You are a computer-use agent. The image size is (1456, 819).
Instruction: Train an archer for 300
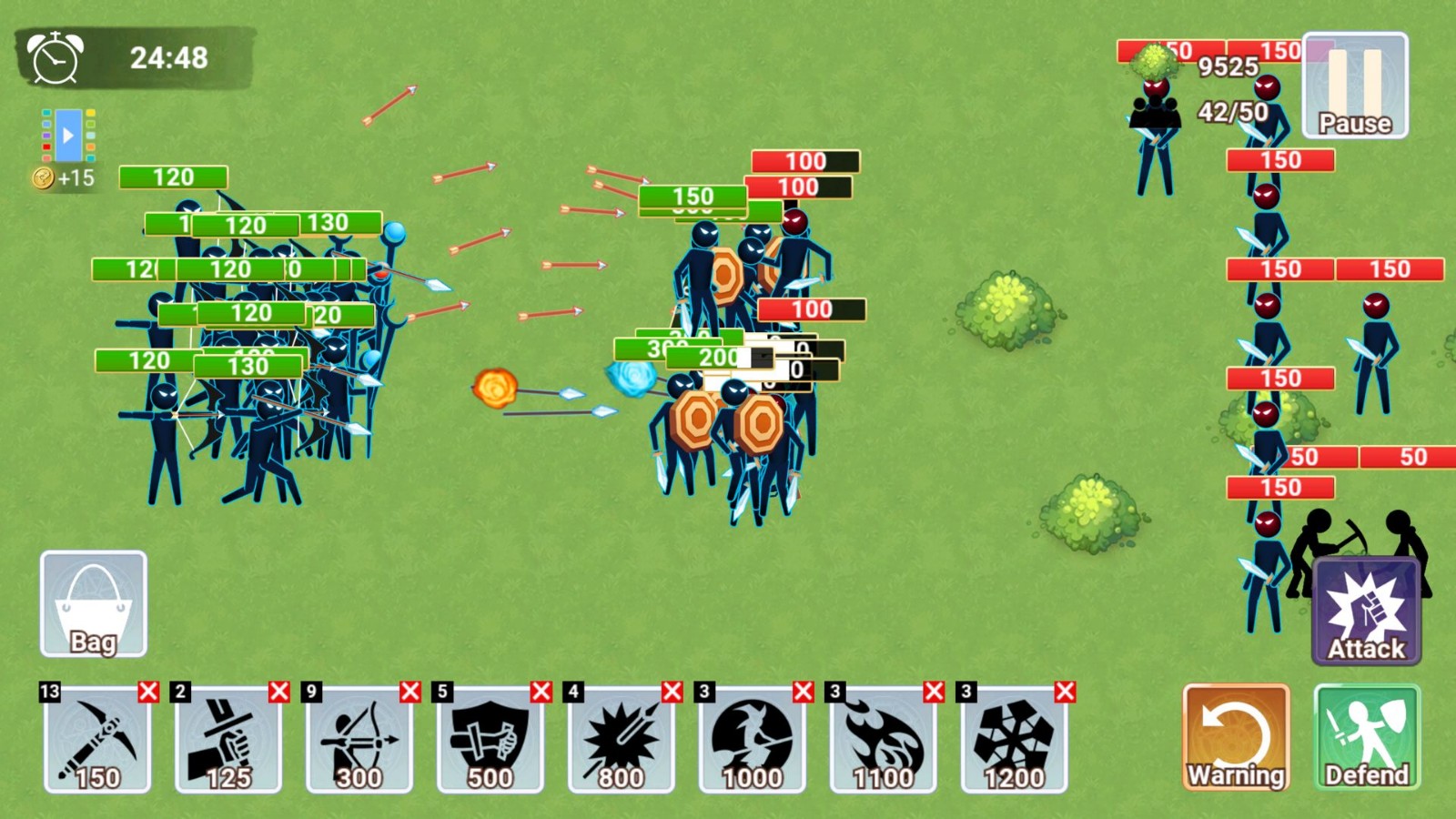[359, 741]
